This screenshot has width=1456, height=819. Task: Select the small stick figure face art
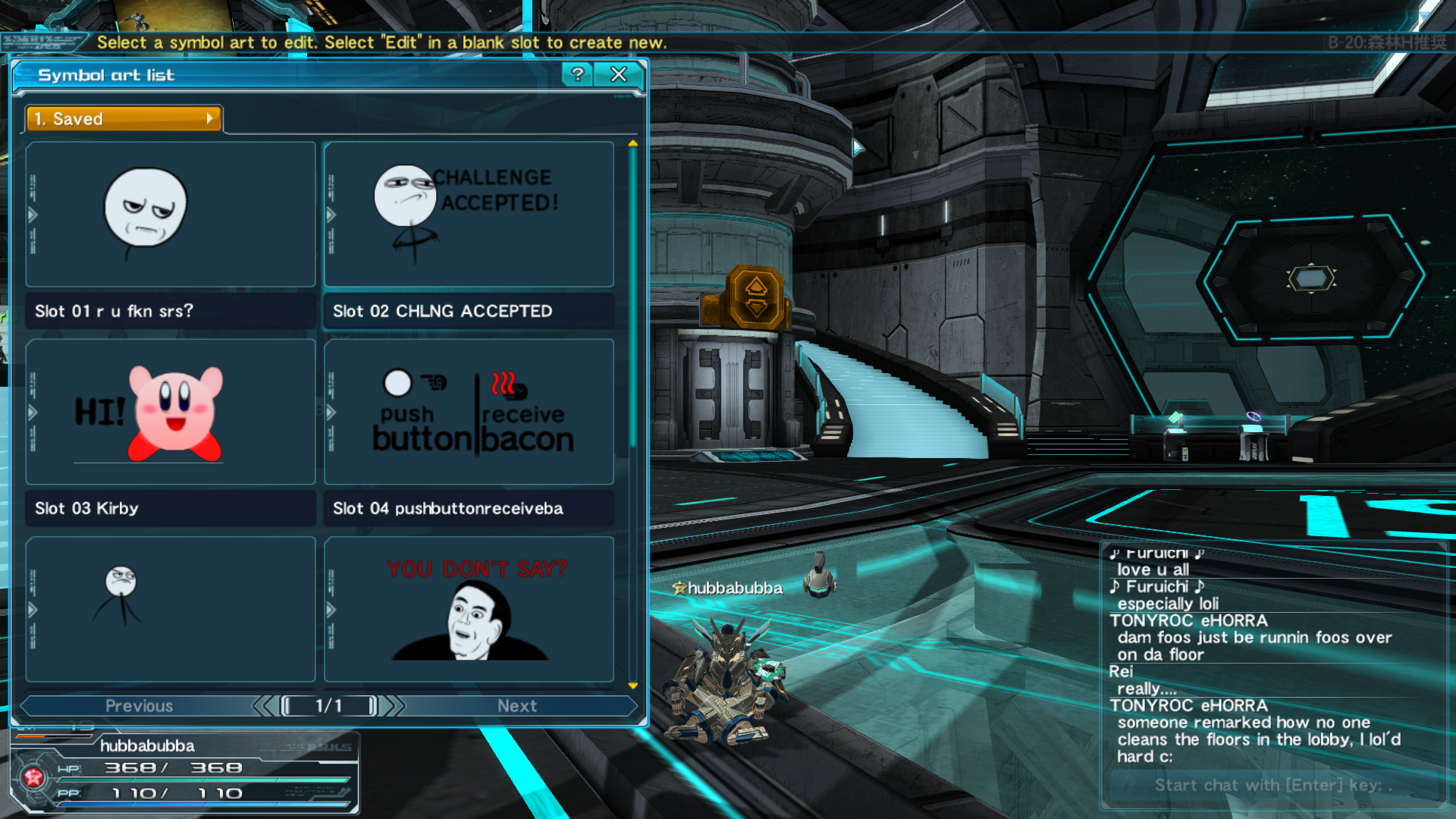[x=171, y=609]
